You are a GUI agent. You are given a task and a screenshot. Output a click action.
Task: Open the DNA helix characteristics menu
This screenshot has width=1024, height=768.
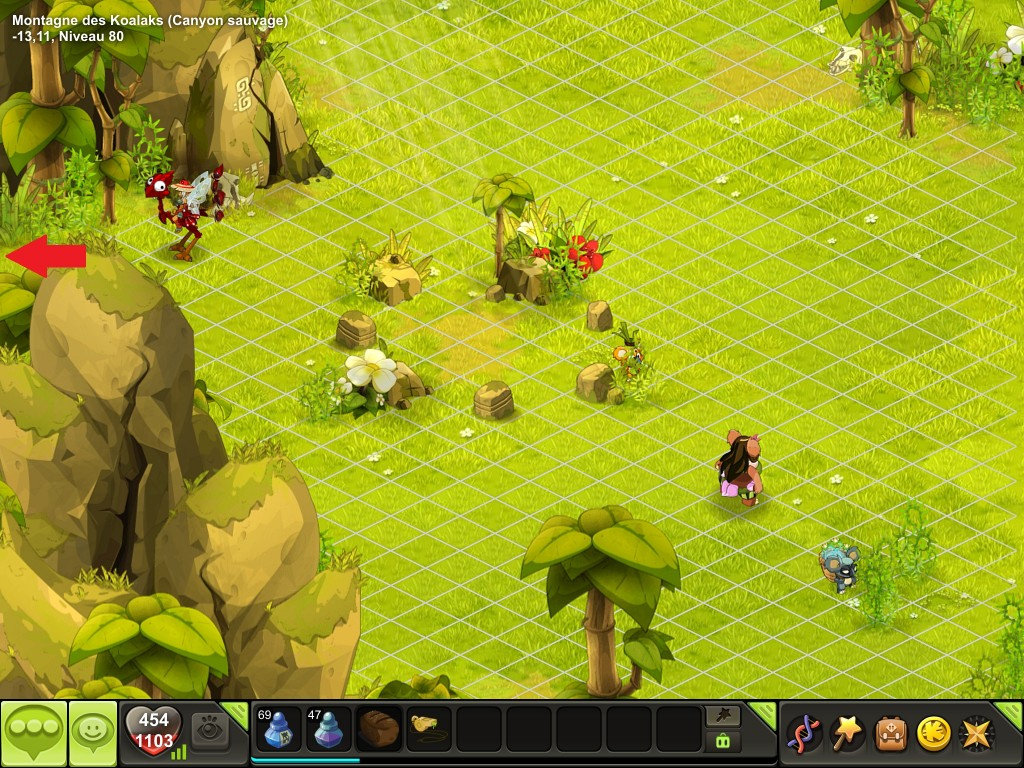click(x=803, y=734)
